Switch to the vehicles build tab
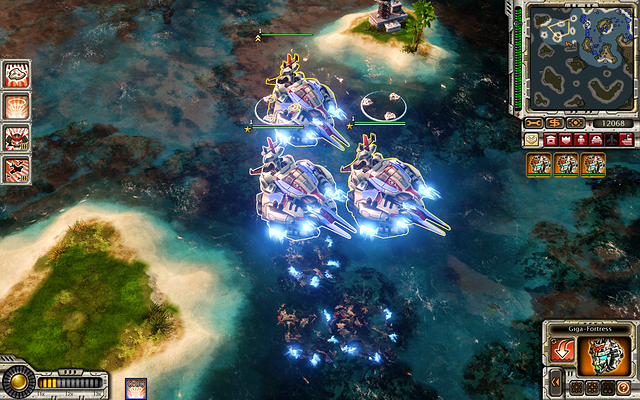 [x=595, y=140]
